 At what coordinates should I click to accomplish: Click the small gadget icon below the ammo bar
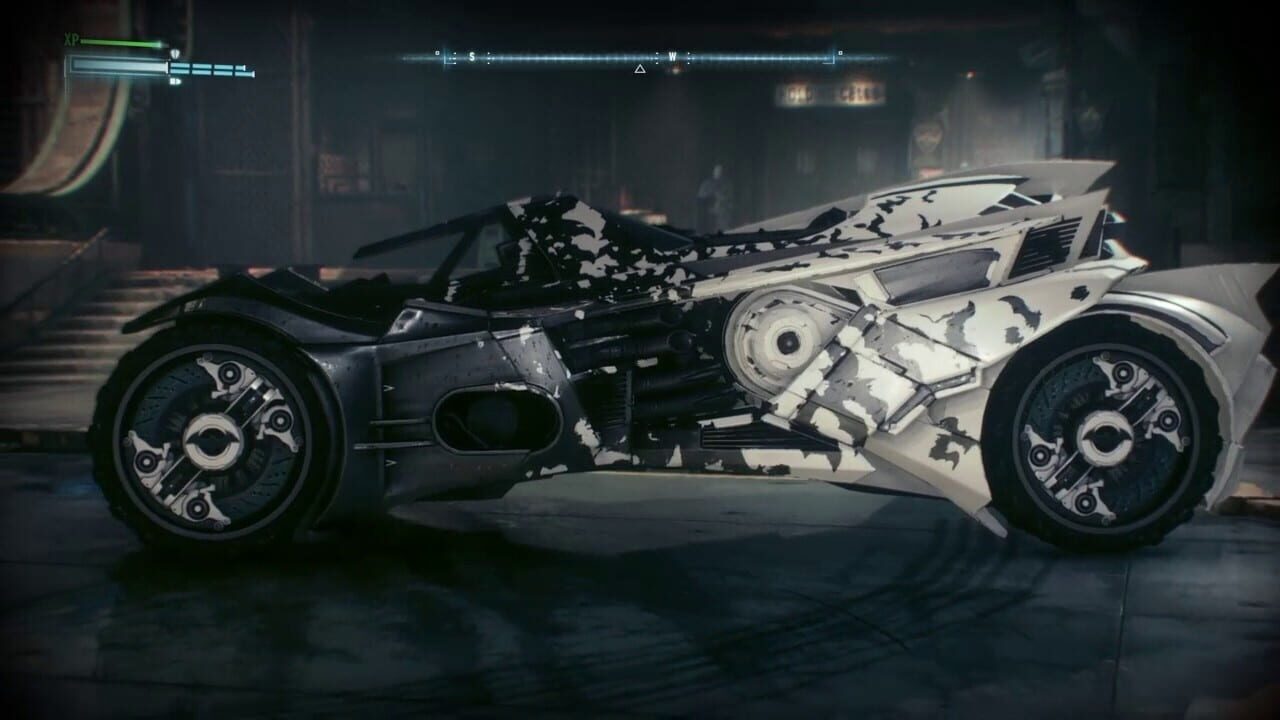177,80
